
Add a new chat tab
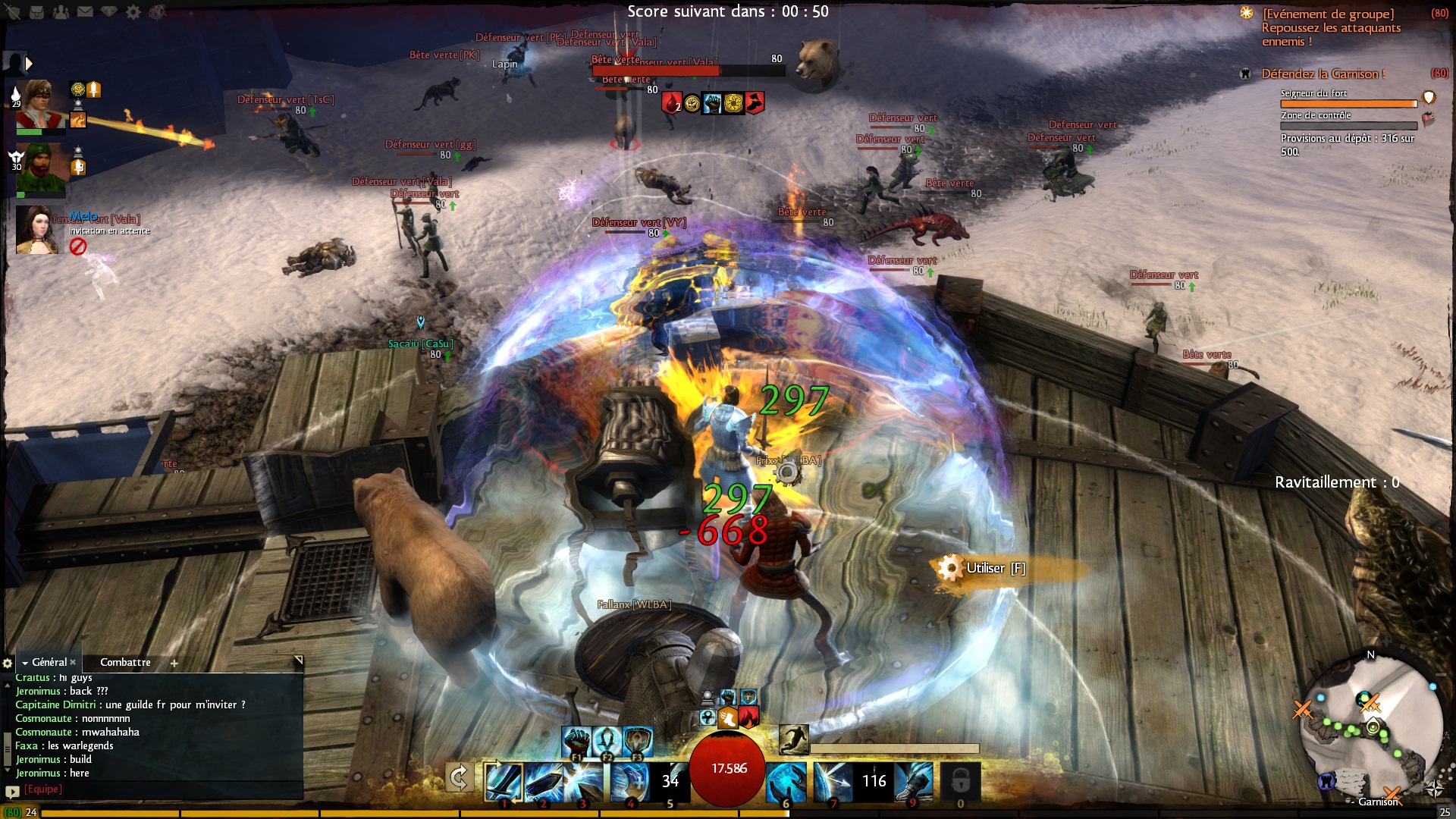click(x=174, y=663)
